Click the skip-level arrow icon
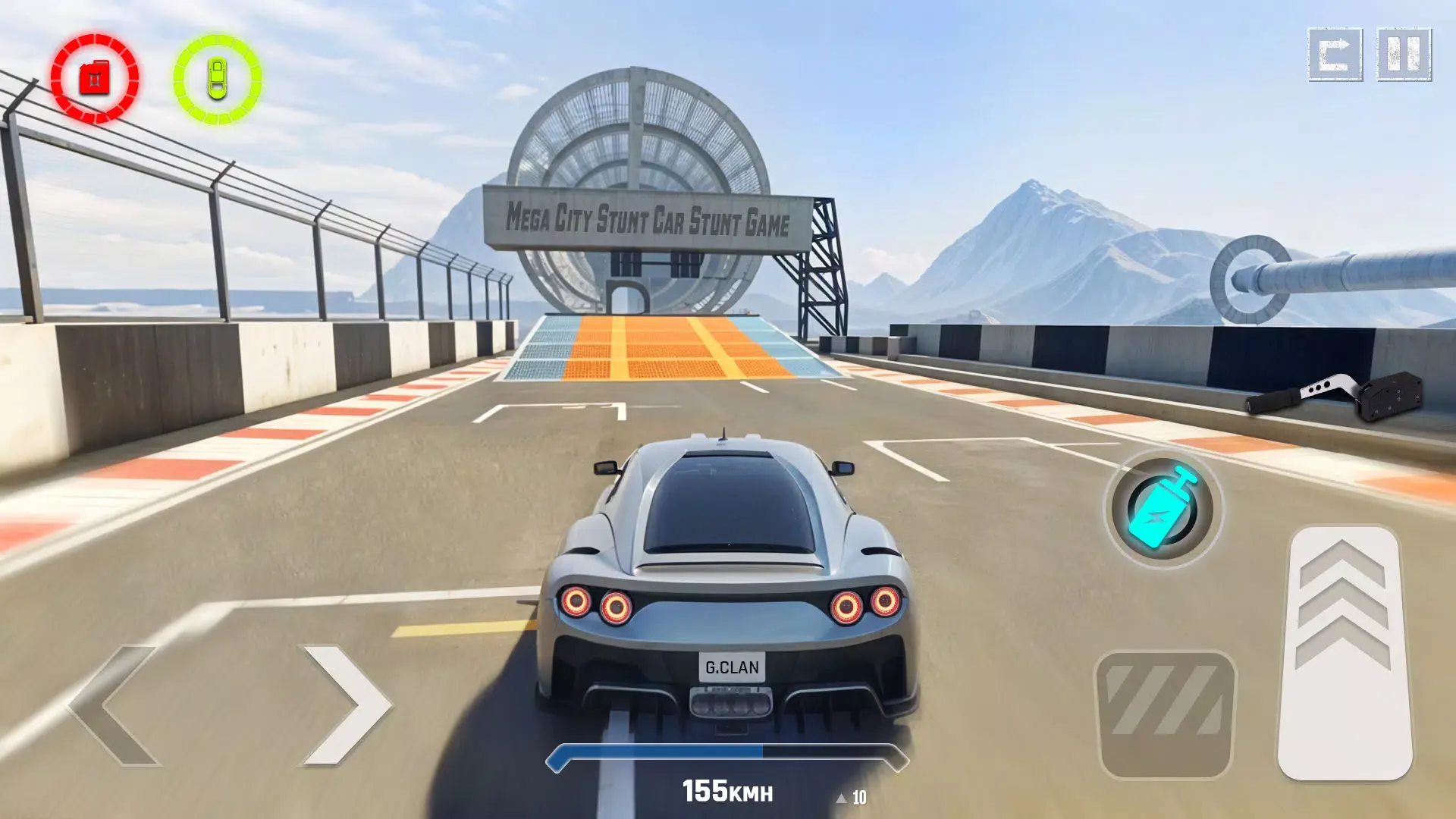Image resolution: width=1456 pixels, height=819 pixels. pos(1333,54)
